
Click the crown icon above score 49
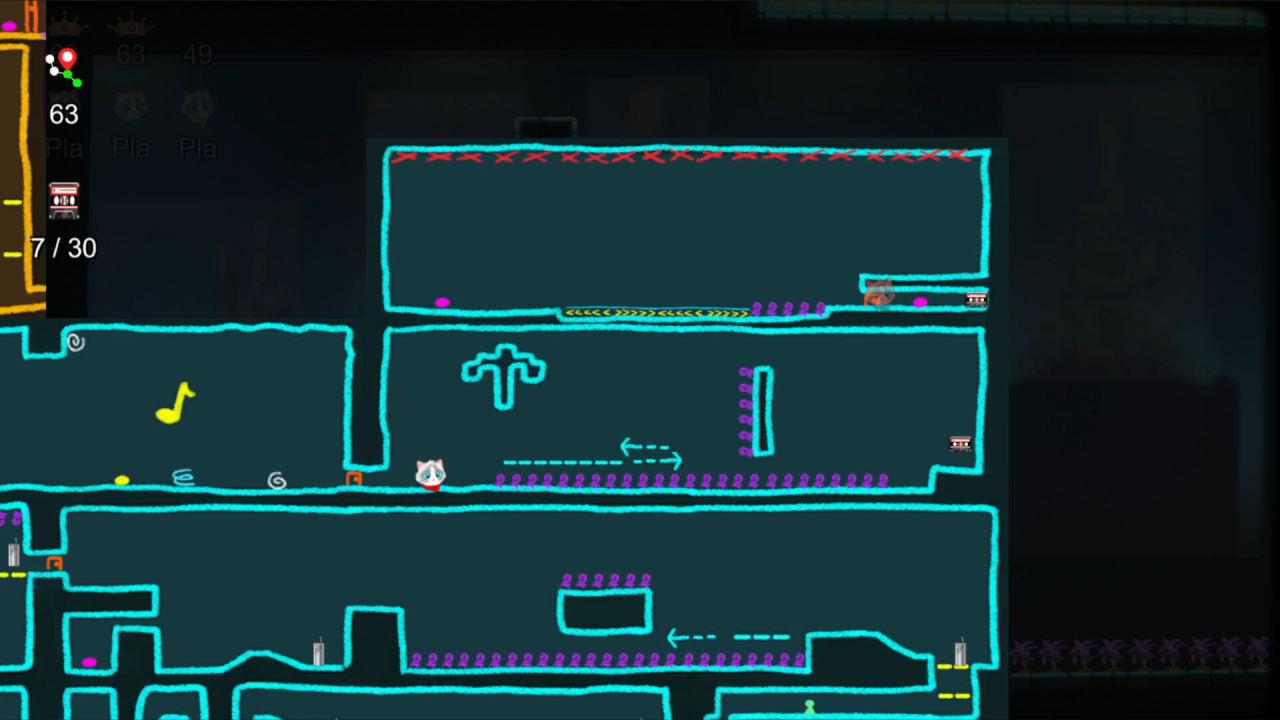197,27
